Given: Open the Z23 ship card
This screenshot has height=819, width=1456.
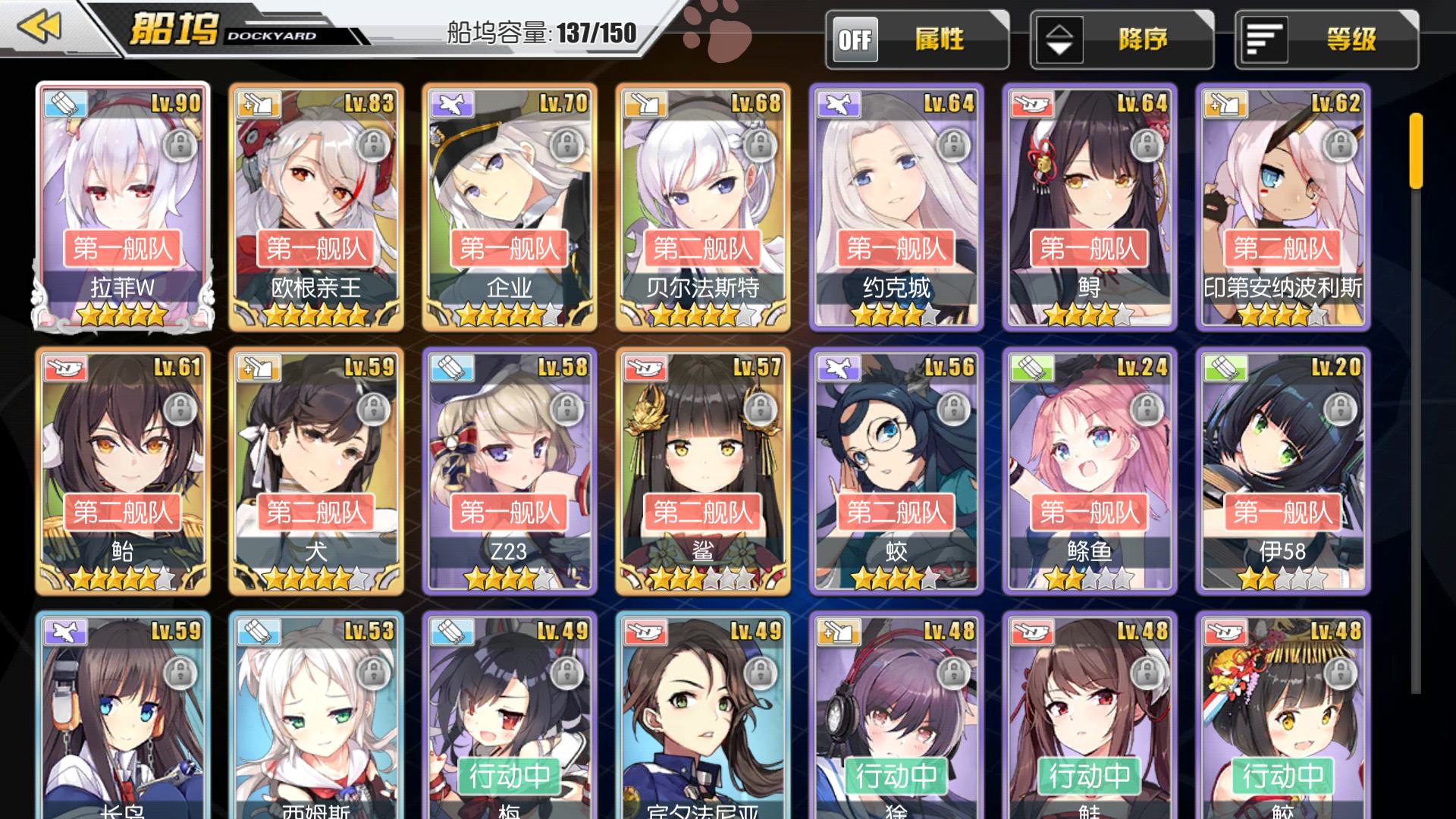Looking at the screenshot, I should 510,470.
